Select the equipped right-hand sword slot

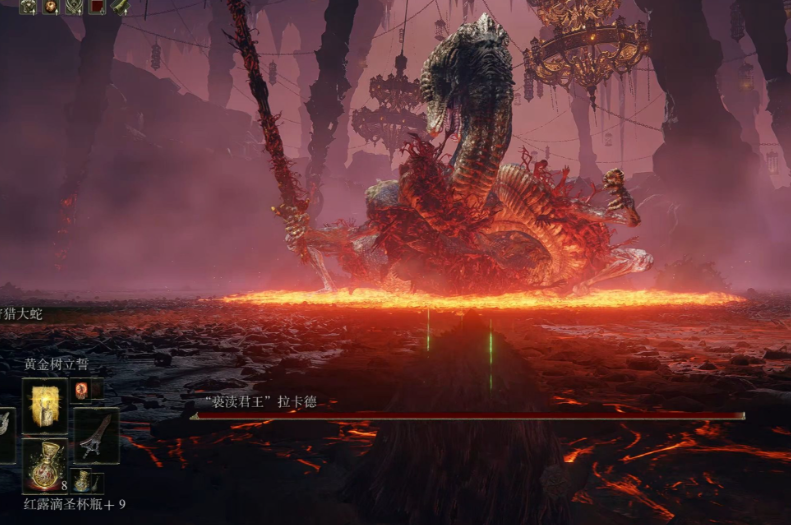pos(96,436)
